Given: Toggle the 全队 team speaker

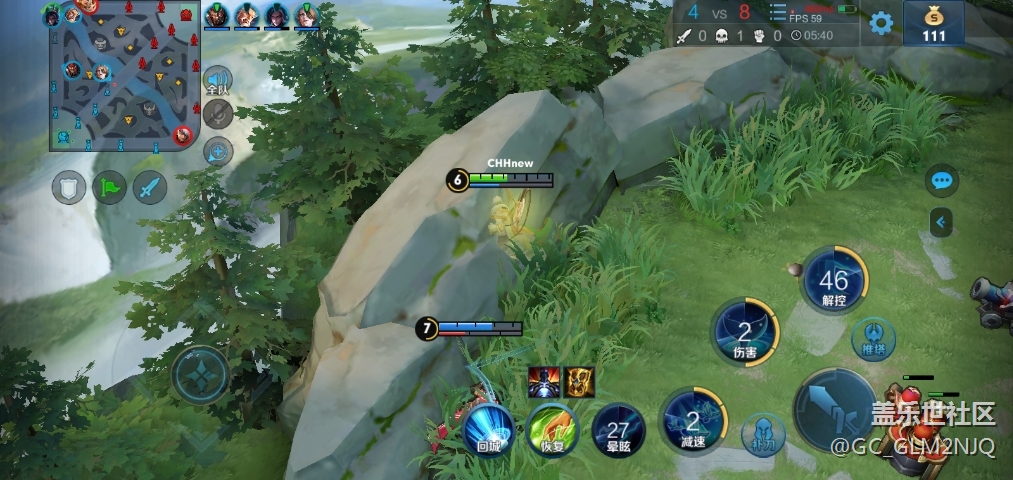Looking at the screenshot, I should [x=217, y=82].
